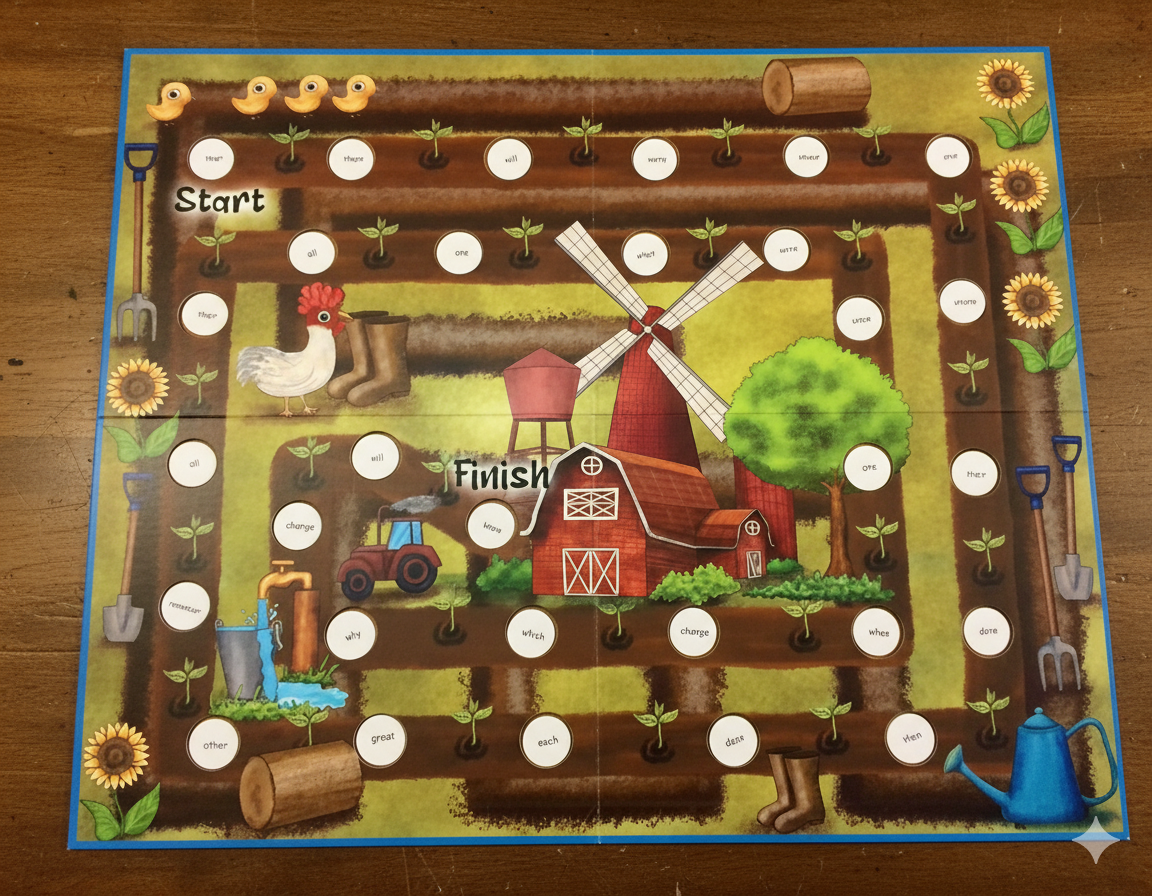Pick the "each" word space
This screenshot has height=896, width=1152.
[x=546, y=742]
